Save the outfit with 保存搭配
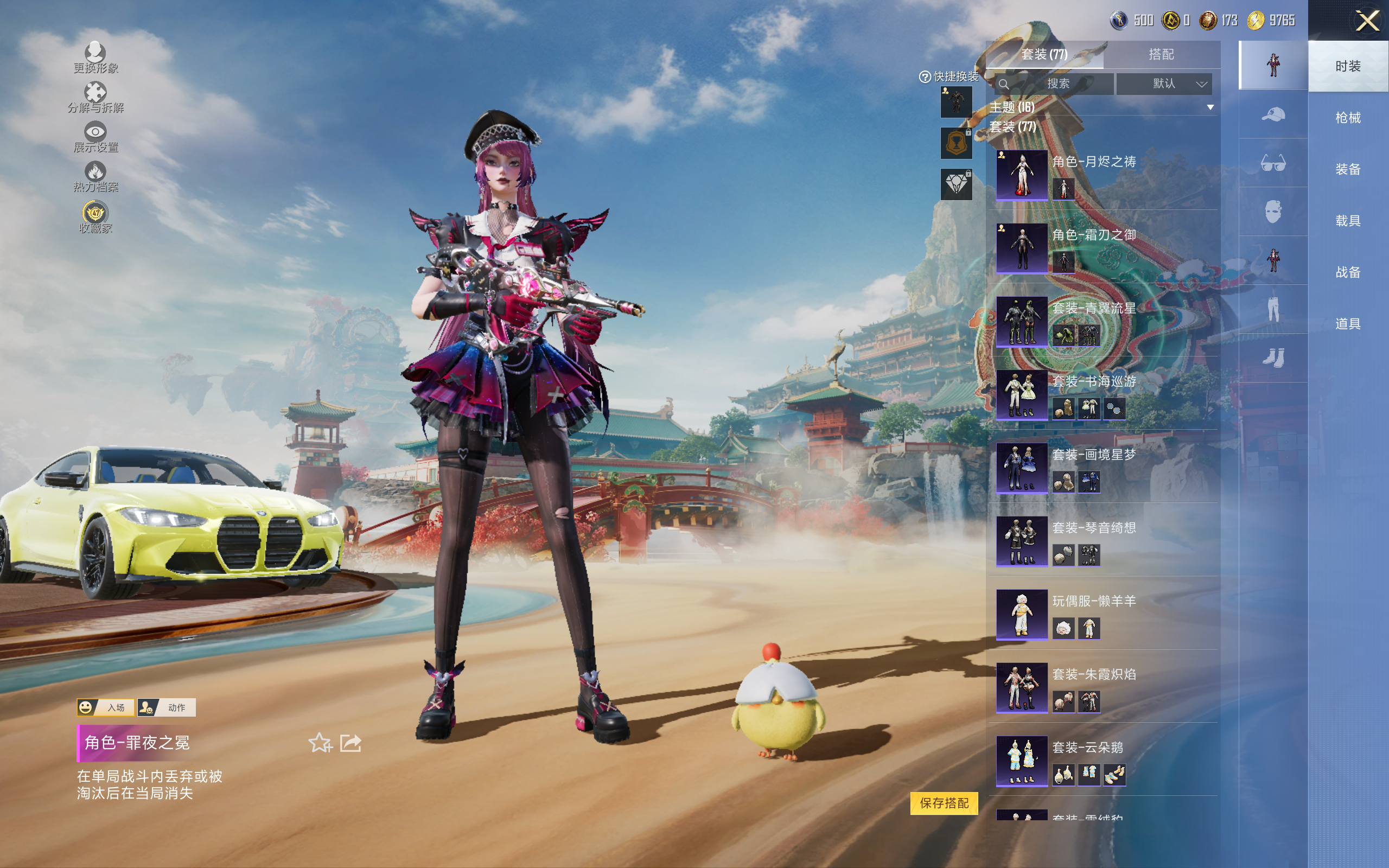Image resolution: width=1389 pixels, height=868 pixels. [944, 803]
